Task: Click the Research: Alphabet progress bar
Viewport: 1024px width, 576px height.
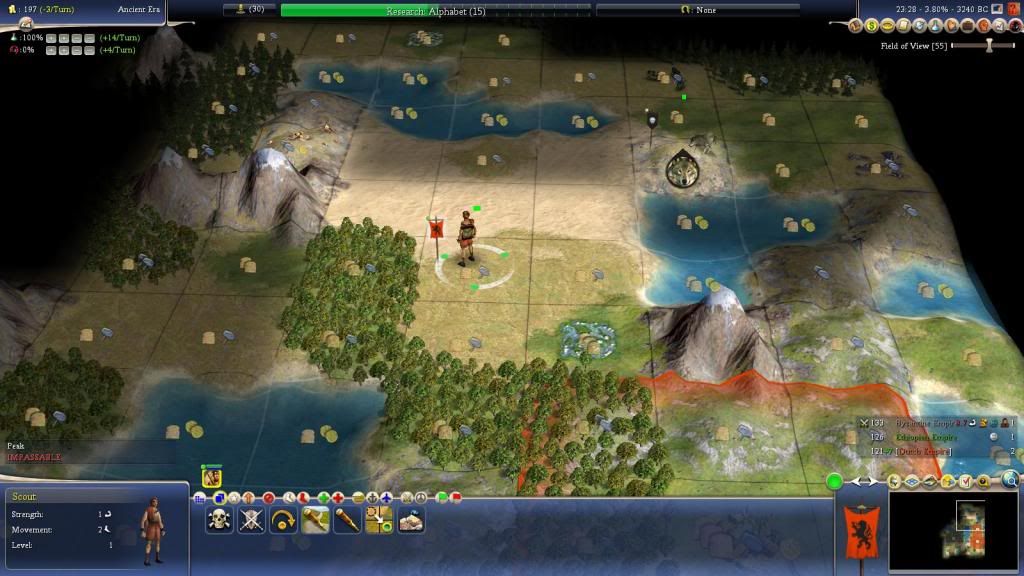Action: (435, 10)
